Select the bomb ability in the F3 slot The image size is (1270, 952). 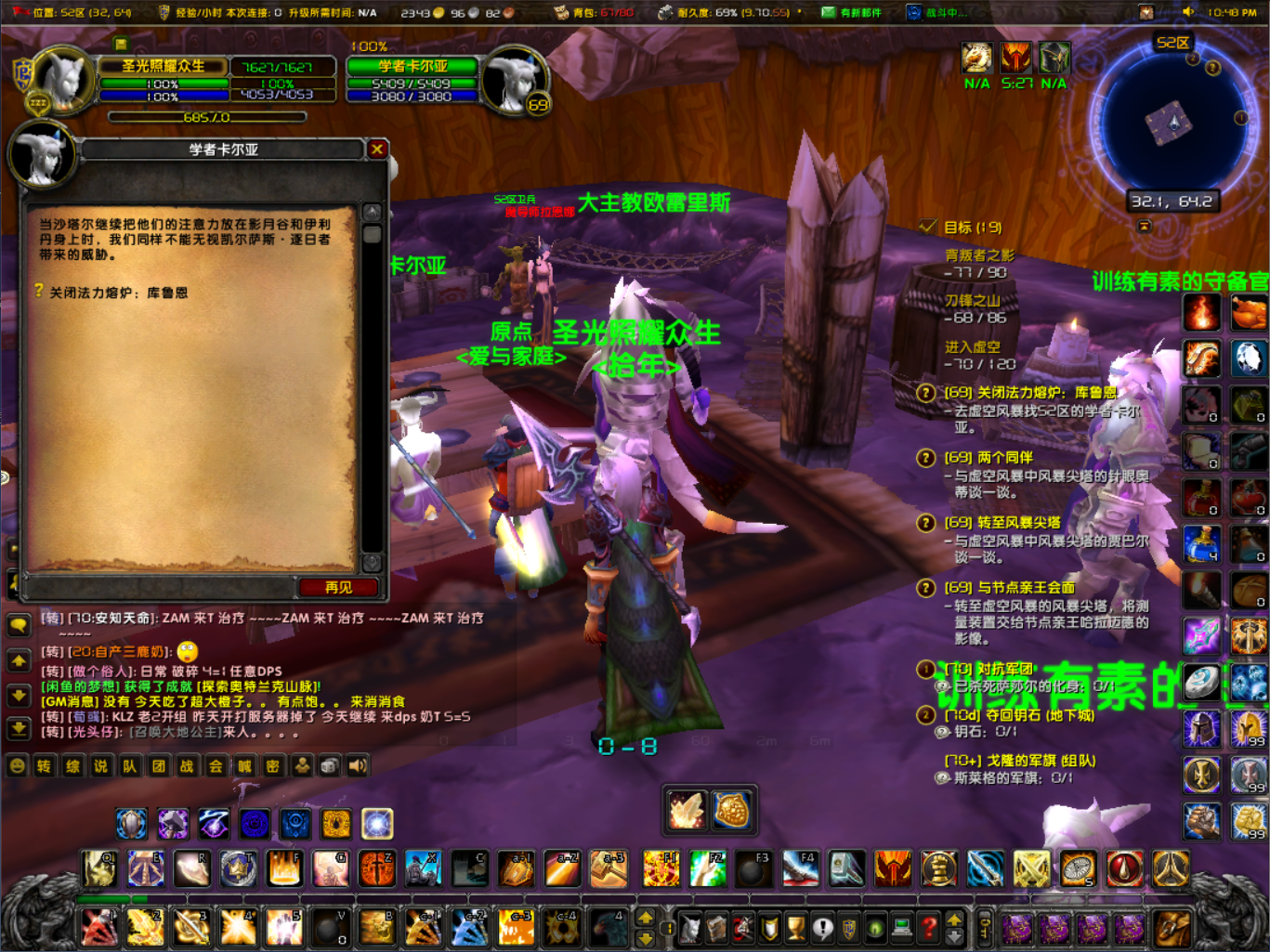753,868
